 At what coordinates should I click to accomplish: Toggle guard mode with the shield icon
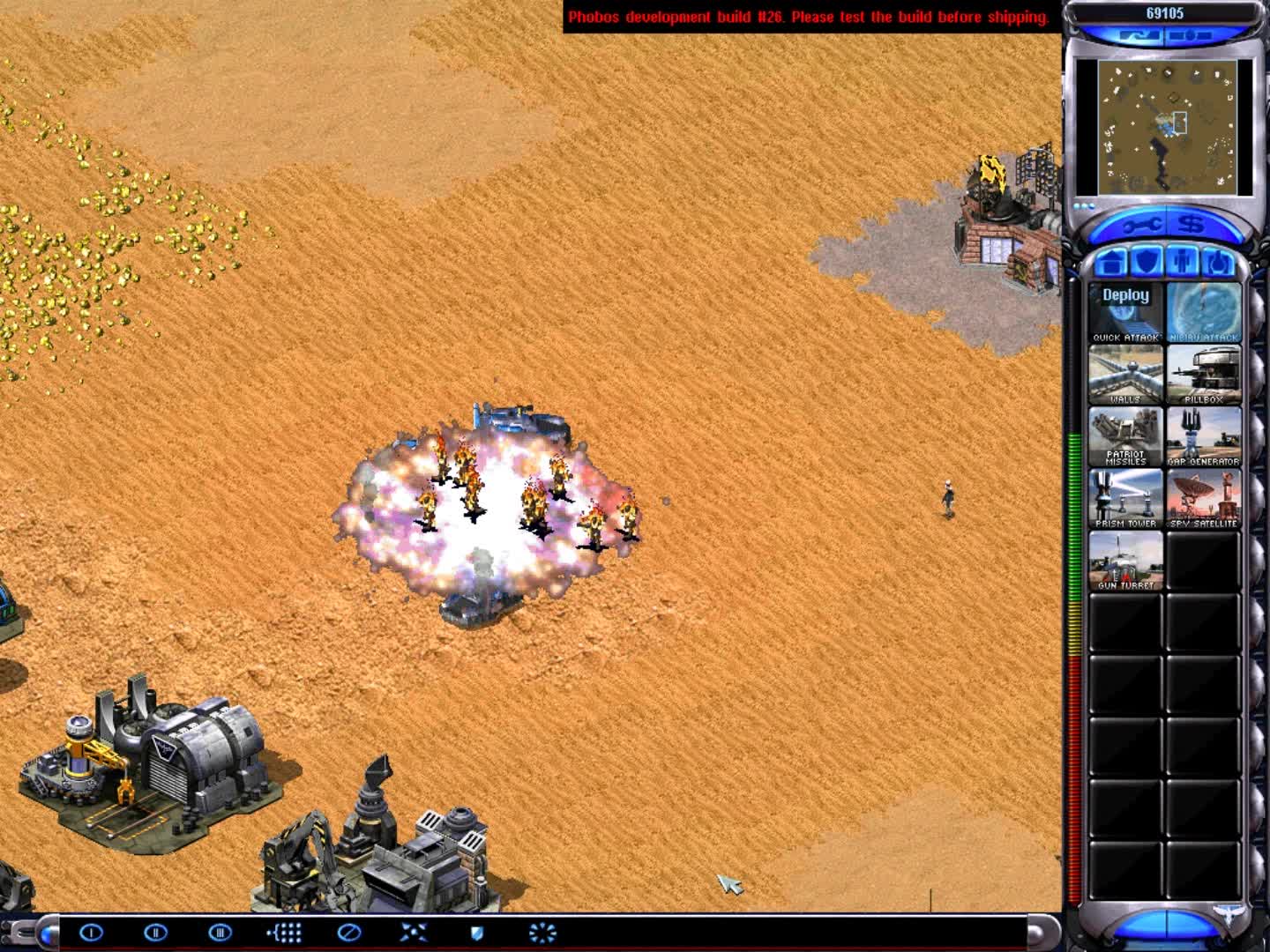pos(476,933)
